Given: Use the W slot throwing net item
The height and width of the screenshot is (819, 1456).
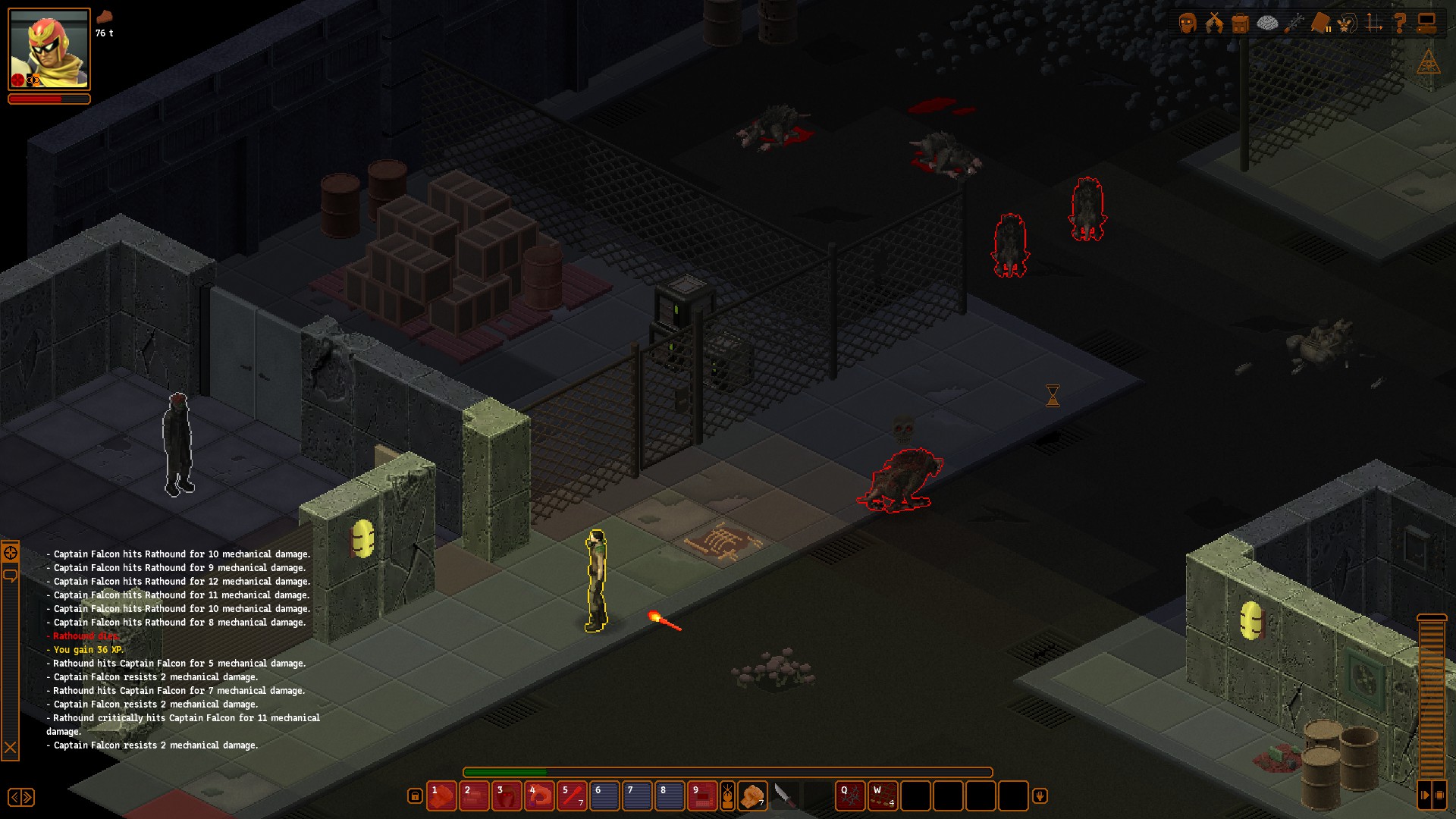Looking at the screenshot, I should click(883, 796).
